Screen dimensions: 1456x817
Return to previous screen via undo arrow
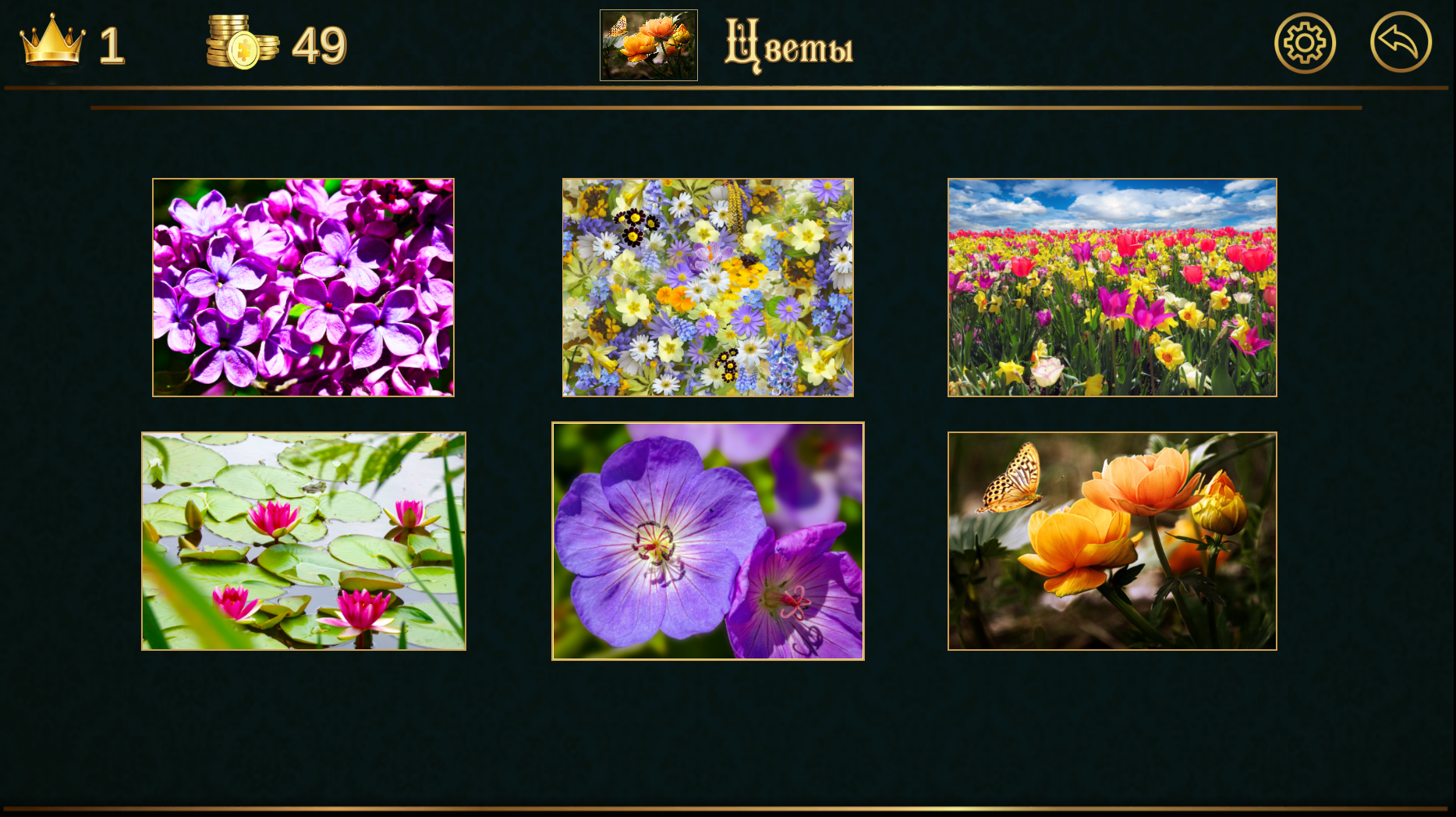tap(1400, 43)
